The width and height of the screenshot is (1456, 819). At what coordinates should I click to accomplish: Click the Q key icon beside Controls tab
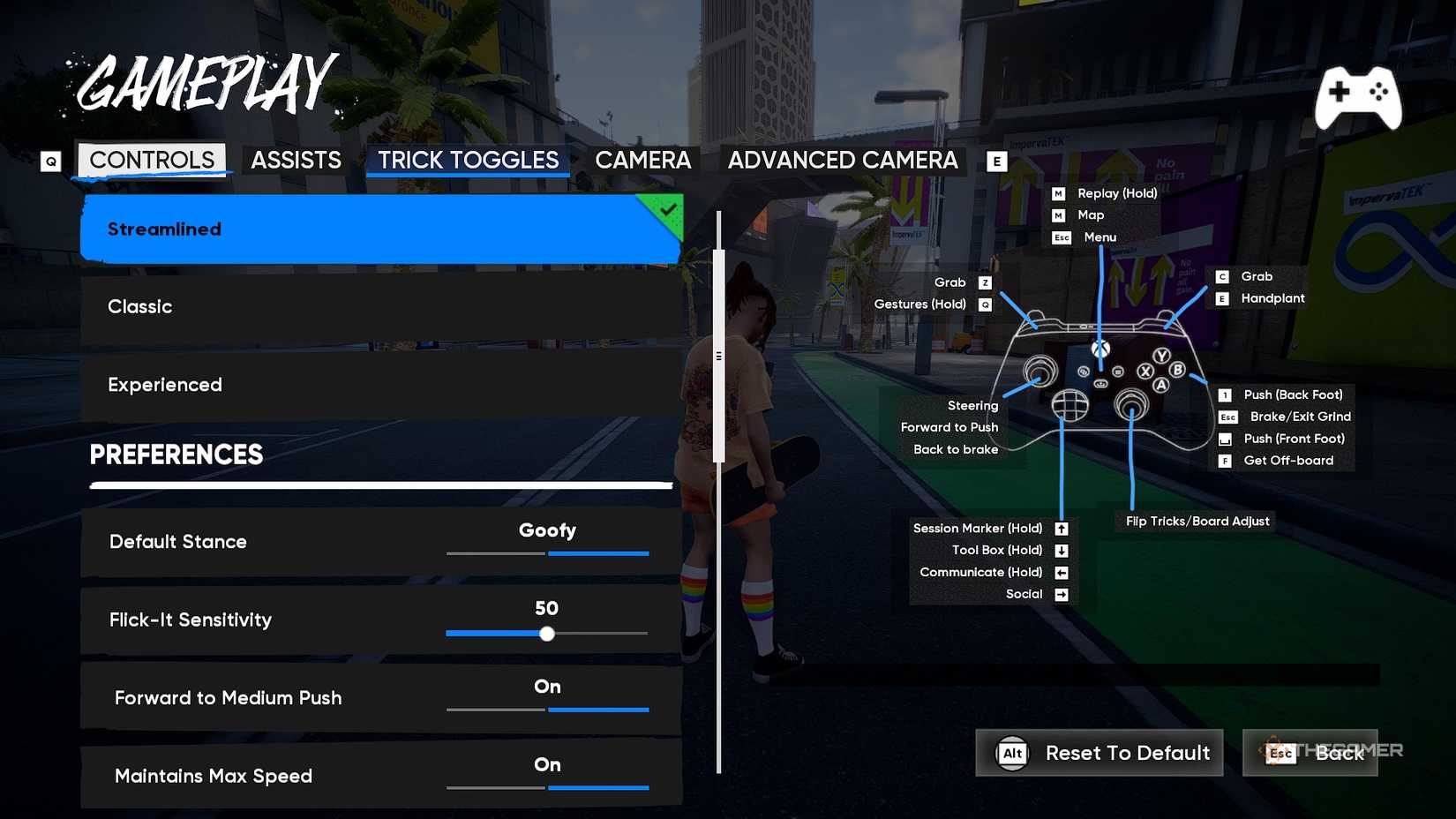(50, 162)
